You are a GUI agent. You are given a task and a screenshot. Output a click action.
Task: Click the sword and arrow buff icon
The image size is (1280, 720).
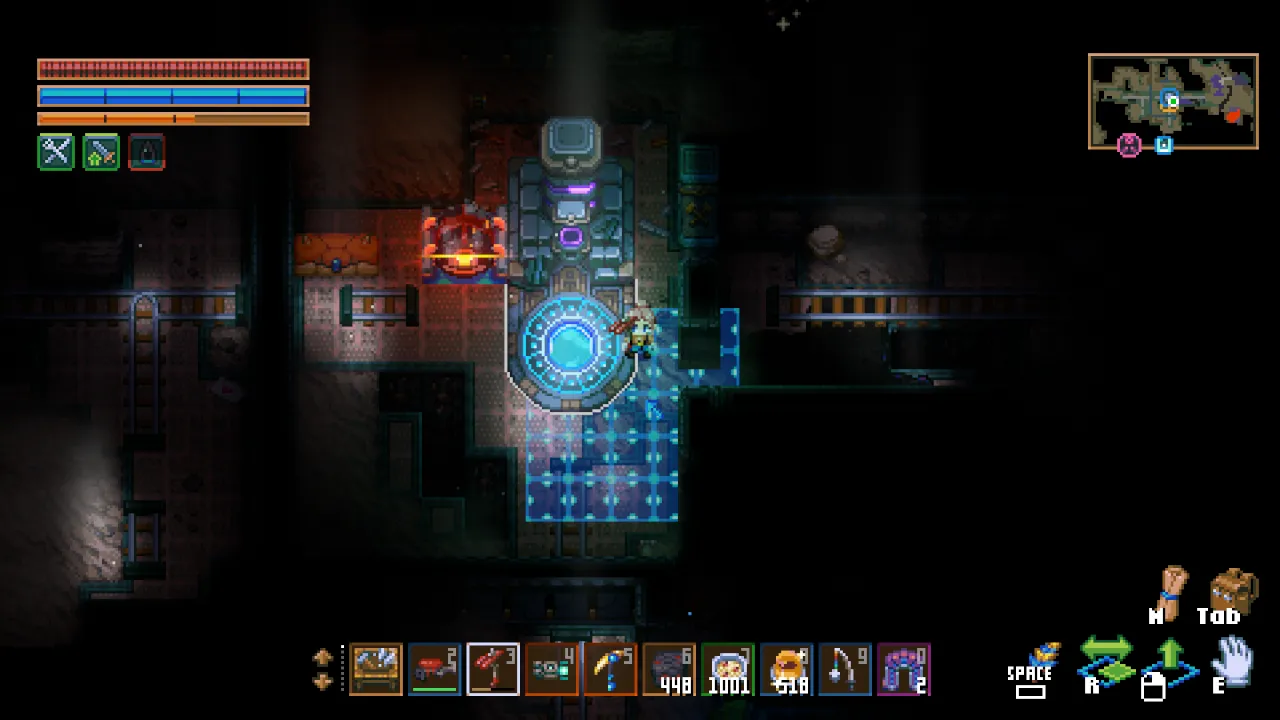(100, 152)
